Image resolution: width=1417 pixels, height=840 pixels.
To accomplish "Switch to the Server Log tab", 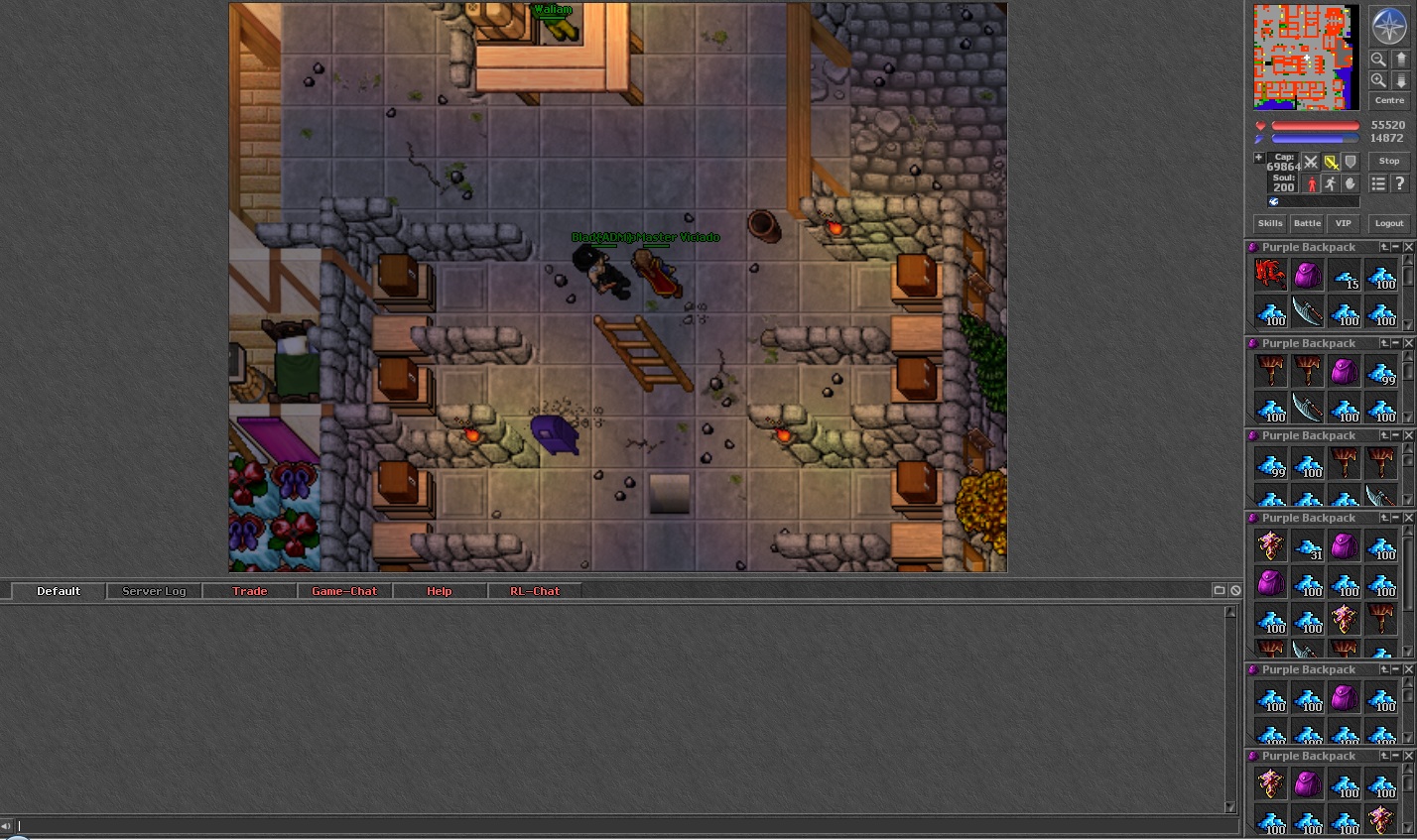I will click(154, 591).
